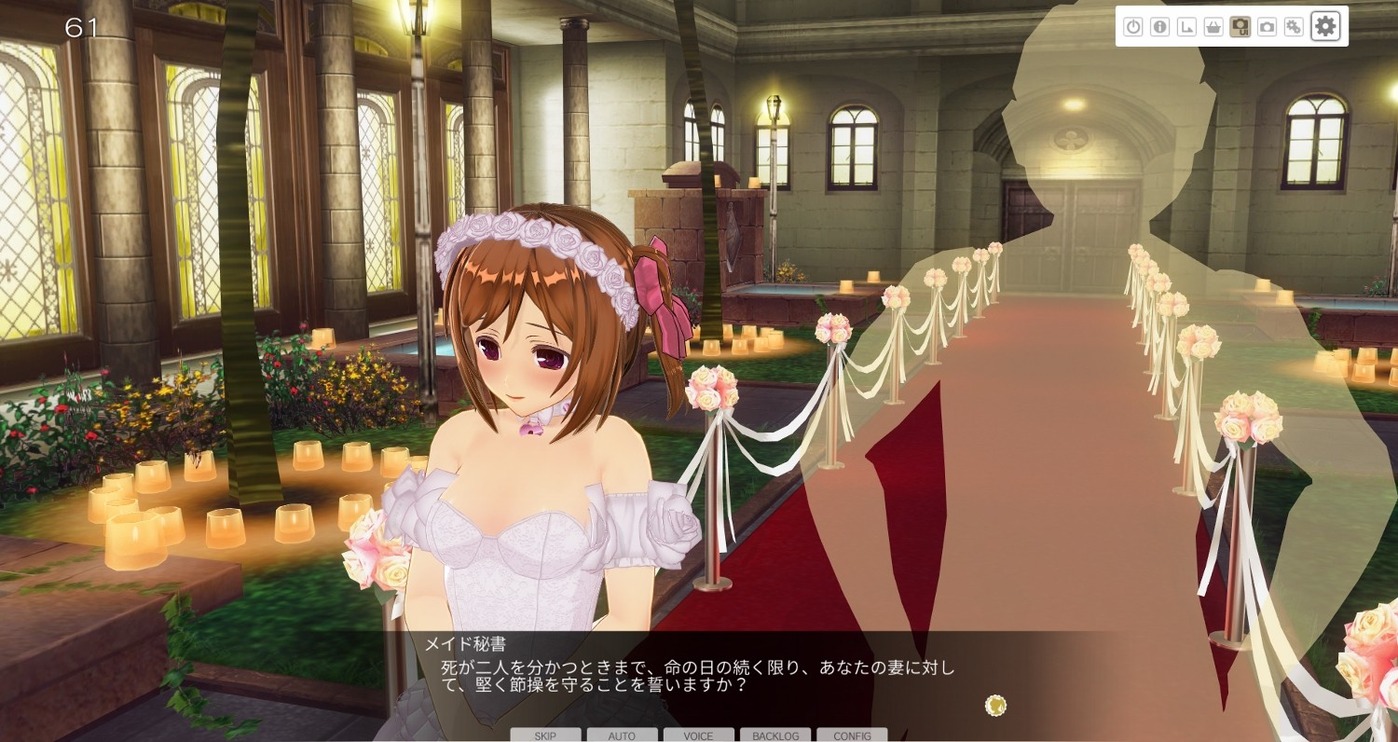Select the angle/measurement tool icon

[x=1187, y=26]
